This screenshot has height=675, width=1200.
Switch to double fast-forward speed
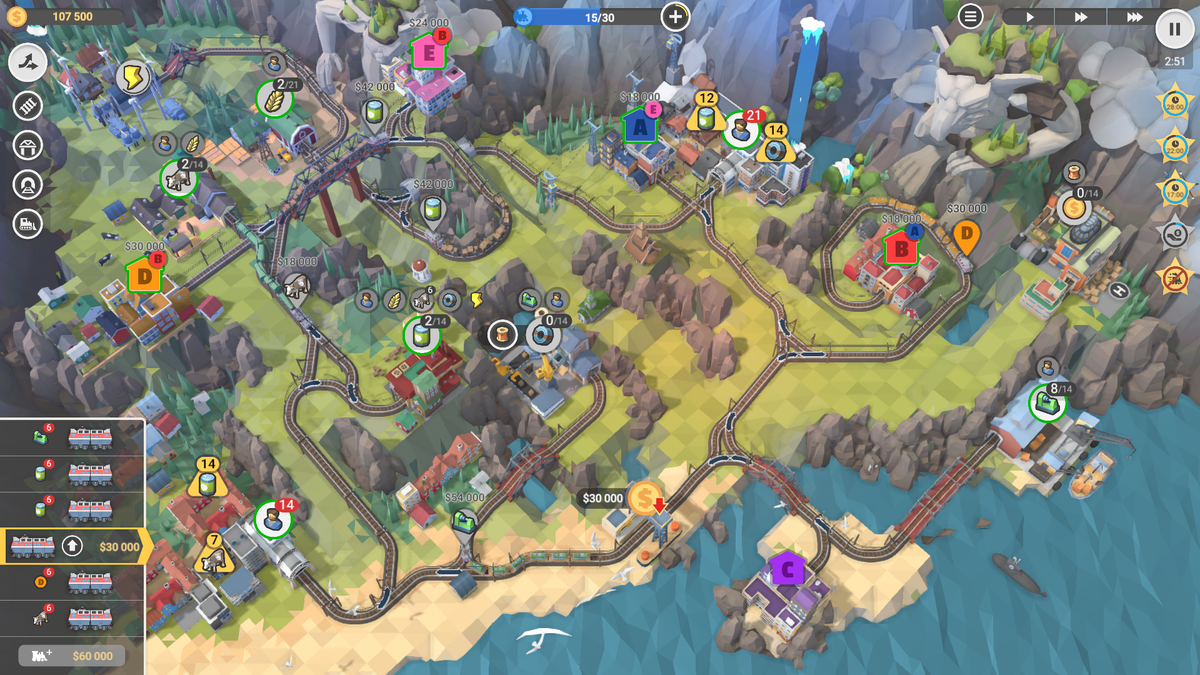[1081, 17]
